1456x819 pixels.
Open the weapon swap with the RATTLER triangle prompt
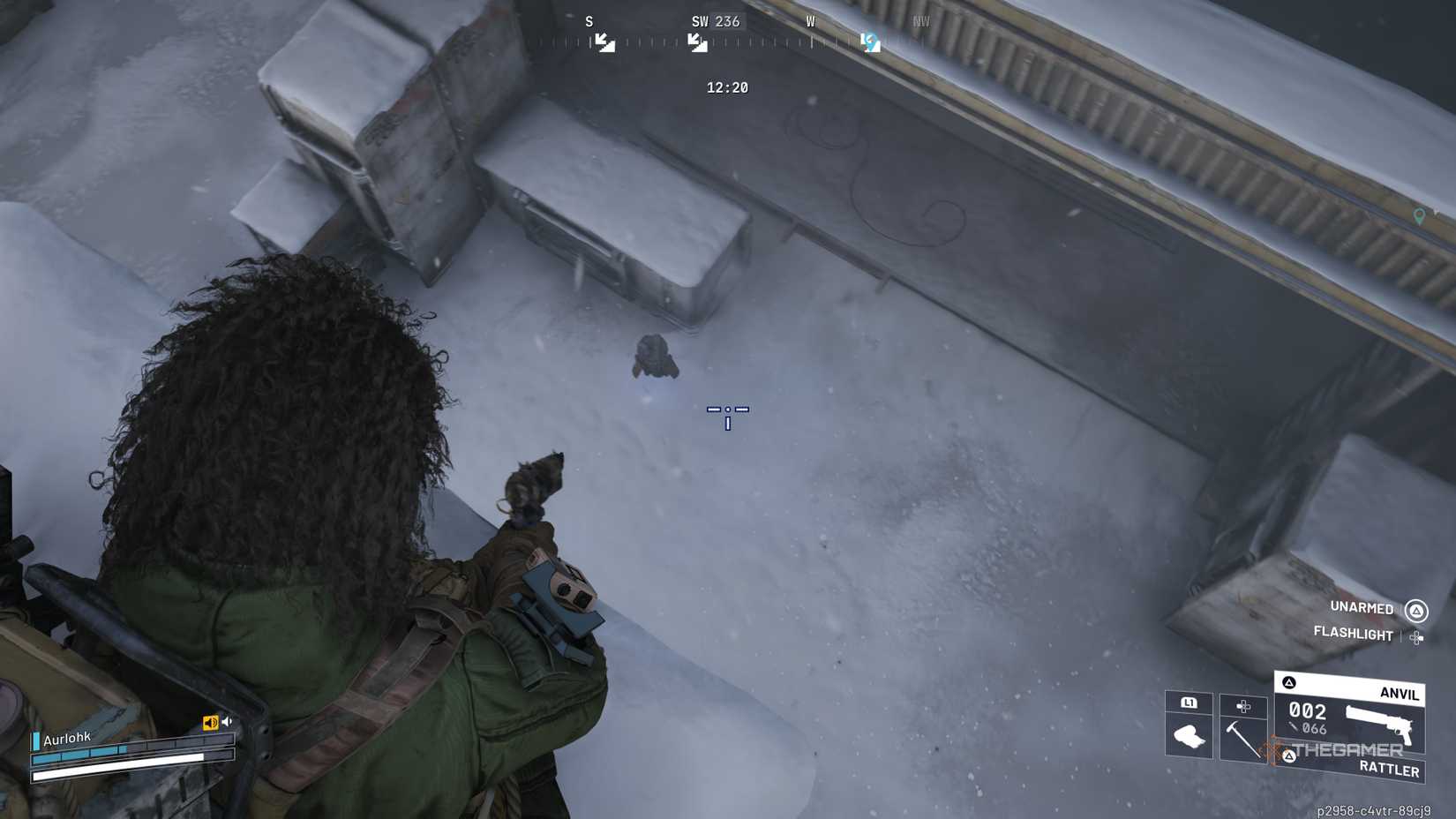[x=1290, y=755]
